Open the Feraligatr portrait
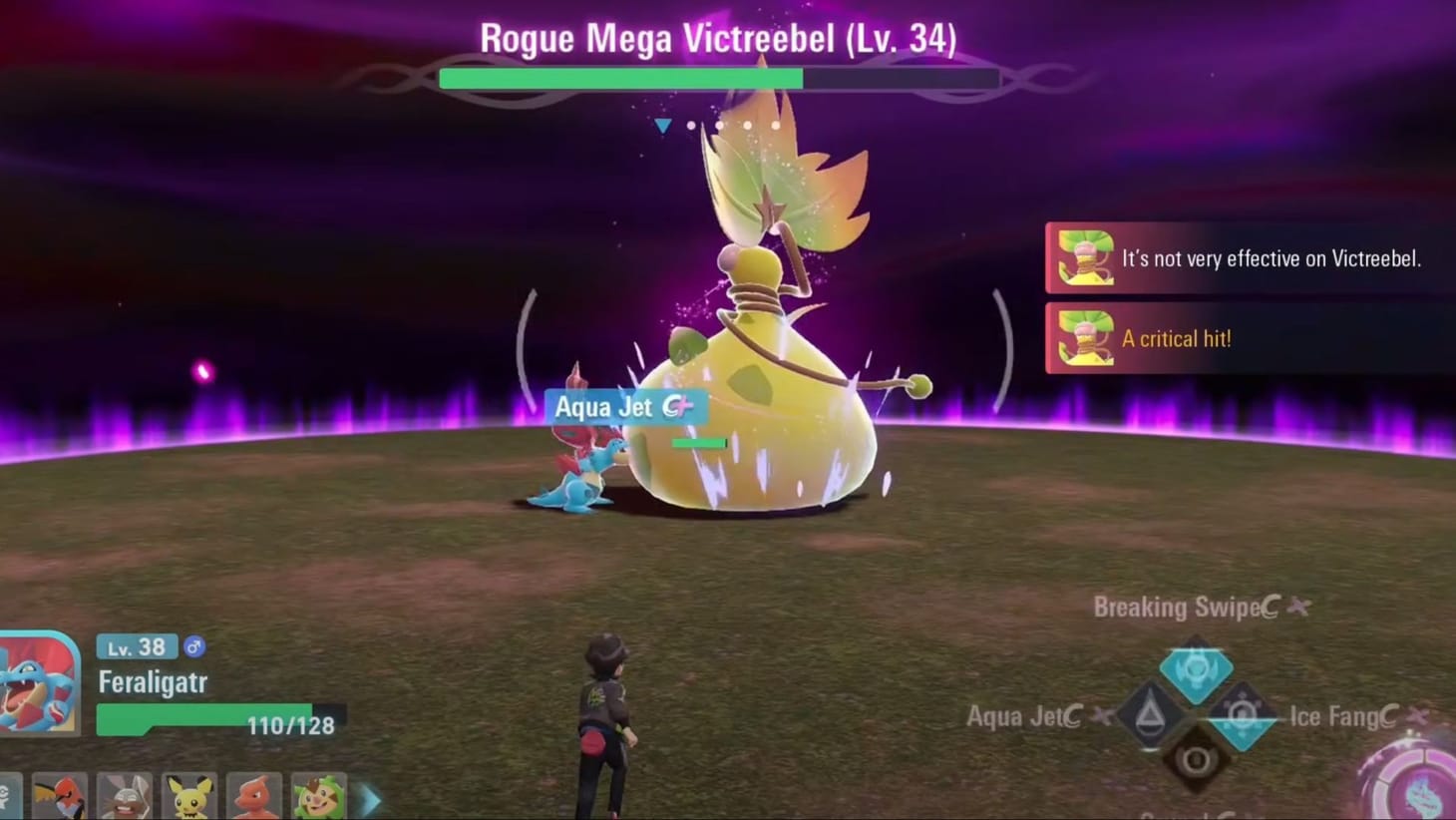Image resolution: width=1456 pixels, height=820 pixels. pos(36,680)
